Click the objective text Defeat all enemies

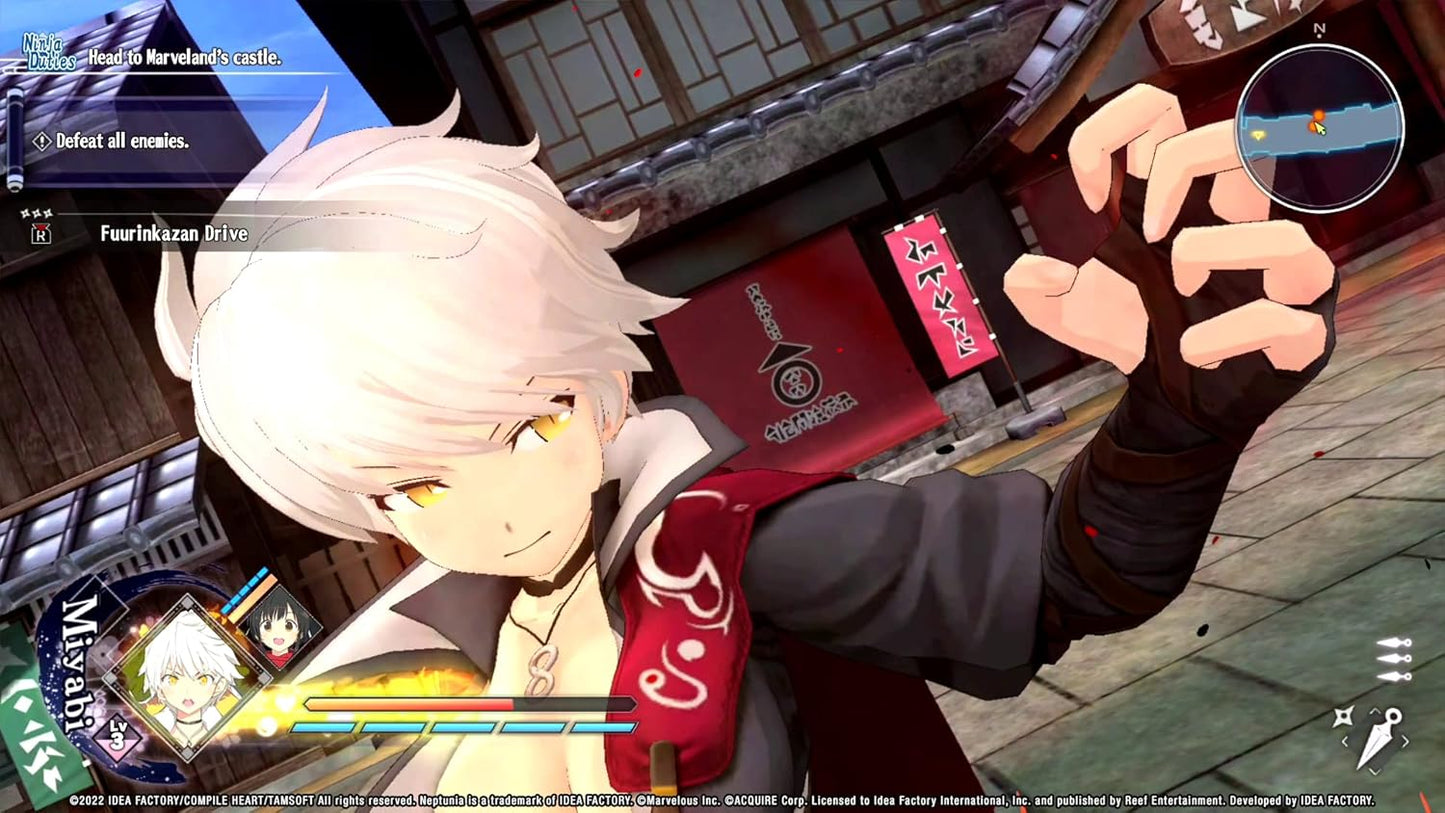(122, 141)
